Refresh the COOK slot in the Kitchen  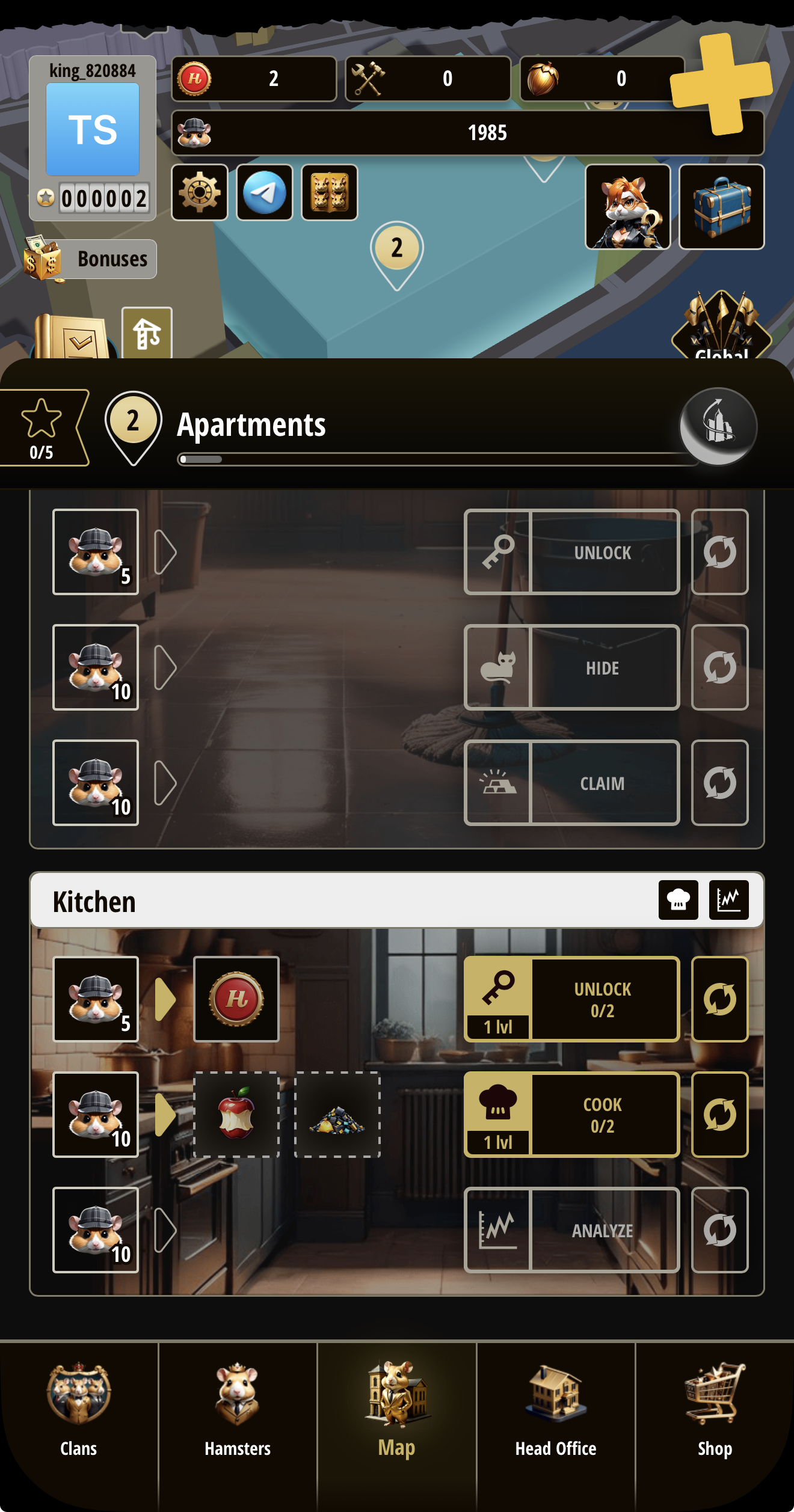pyautogui.click(x=720, y=1115)
